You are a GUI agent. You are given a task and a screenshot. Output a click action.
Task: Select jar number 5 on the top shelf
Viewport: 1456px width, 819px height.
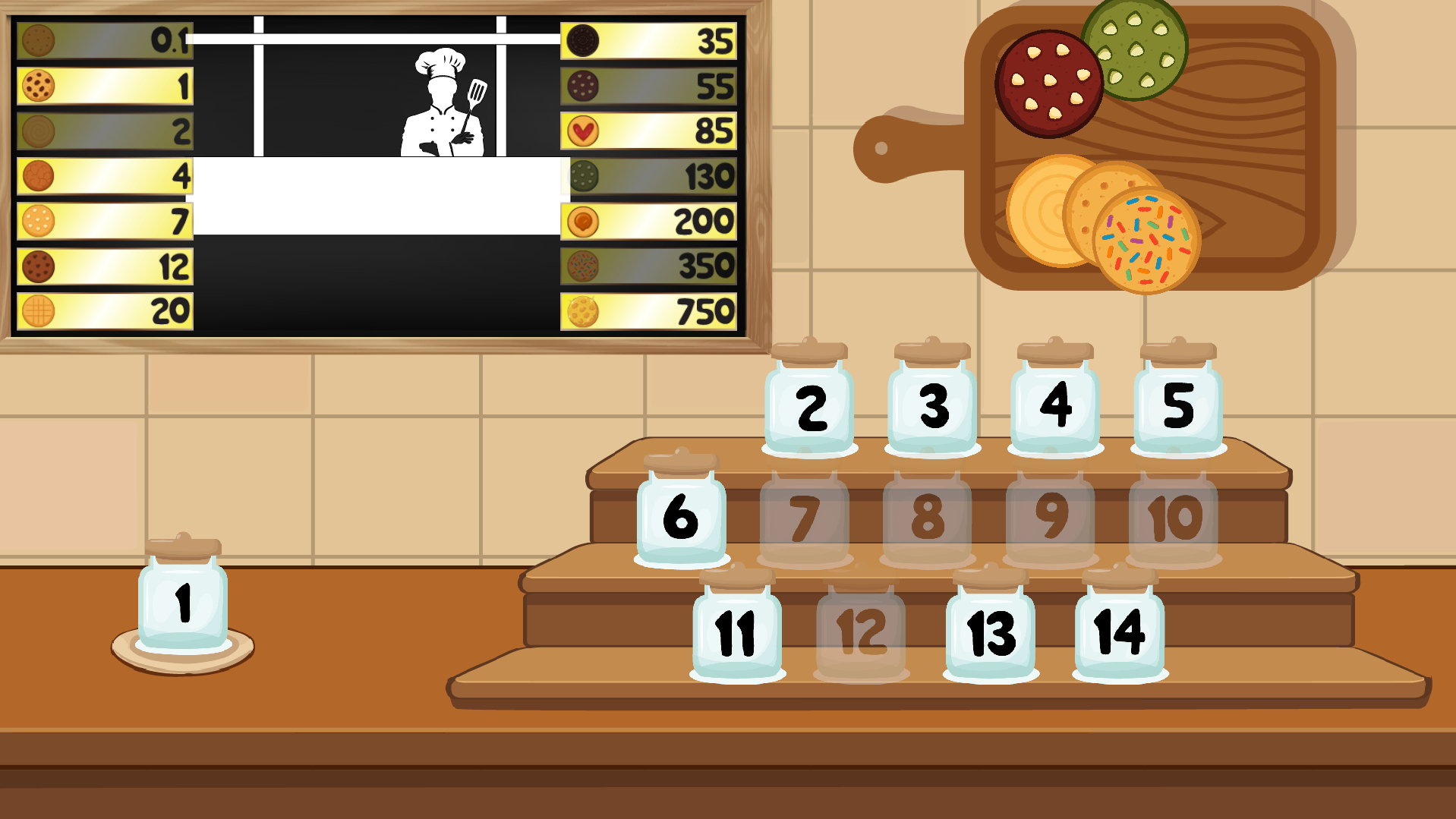tap(1179, 404)
